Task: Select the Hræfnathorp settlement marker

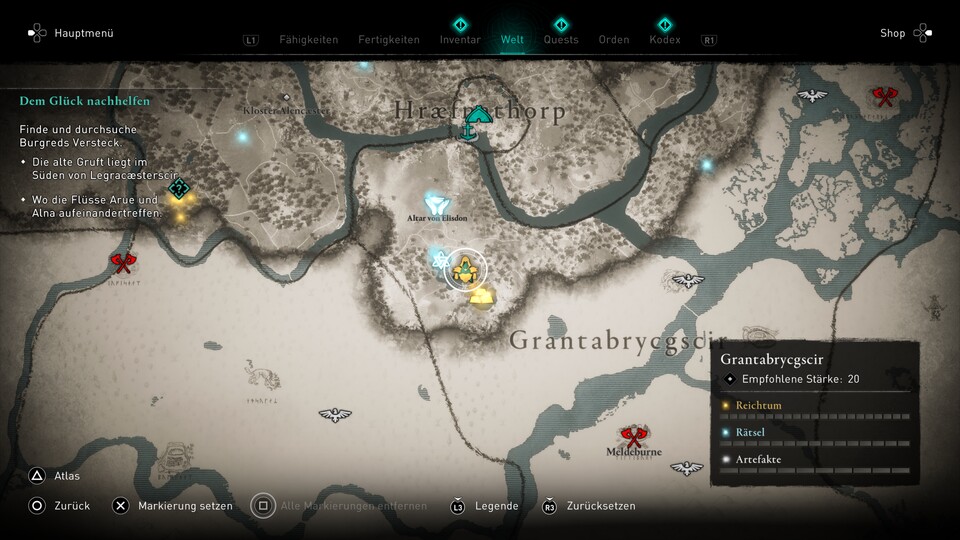Action: point(479,118)
